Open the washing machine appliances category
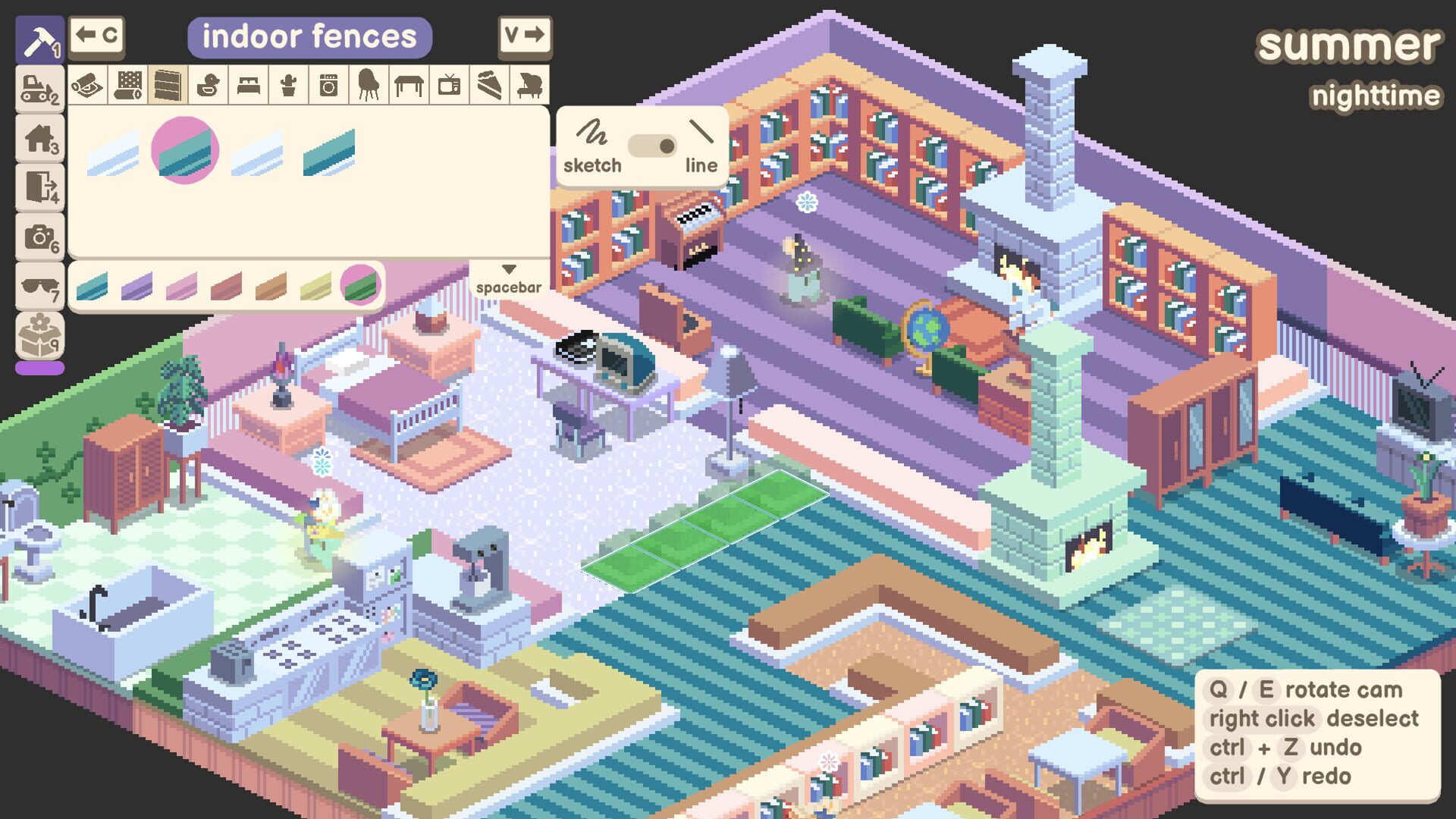 point(330,85)
